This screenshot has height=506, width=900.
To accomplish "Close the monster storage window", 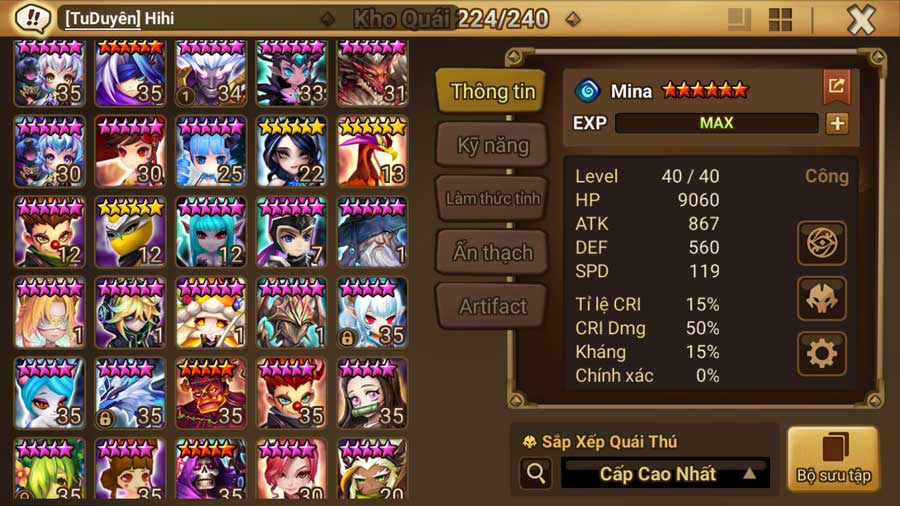I will [x=861, y=19].
